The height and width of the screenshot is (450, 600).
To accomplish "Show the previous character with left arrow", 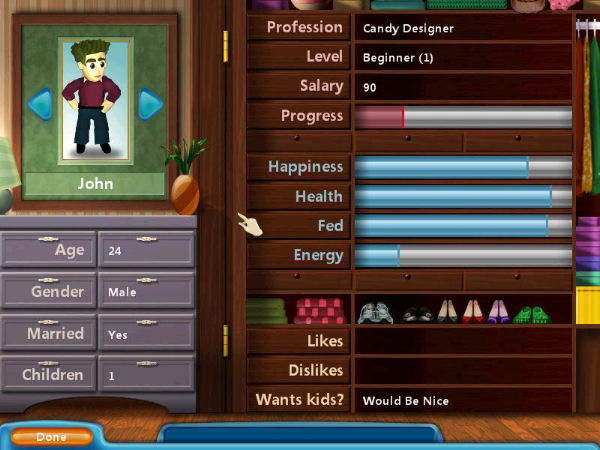I will click(40, 103).
